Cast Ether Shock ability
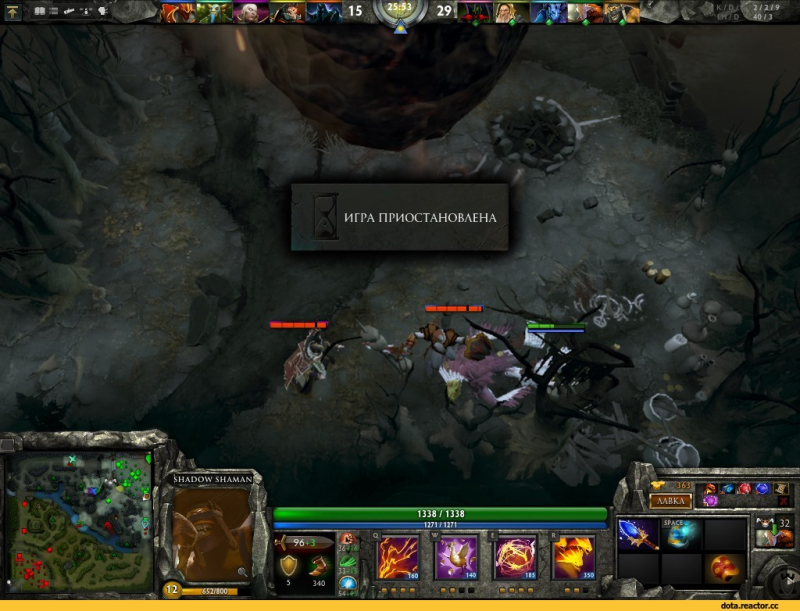 (x=397, y=556)
